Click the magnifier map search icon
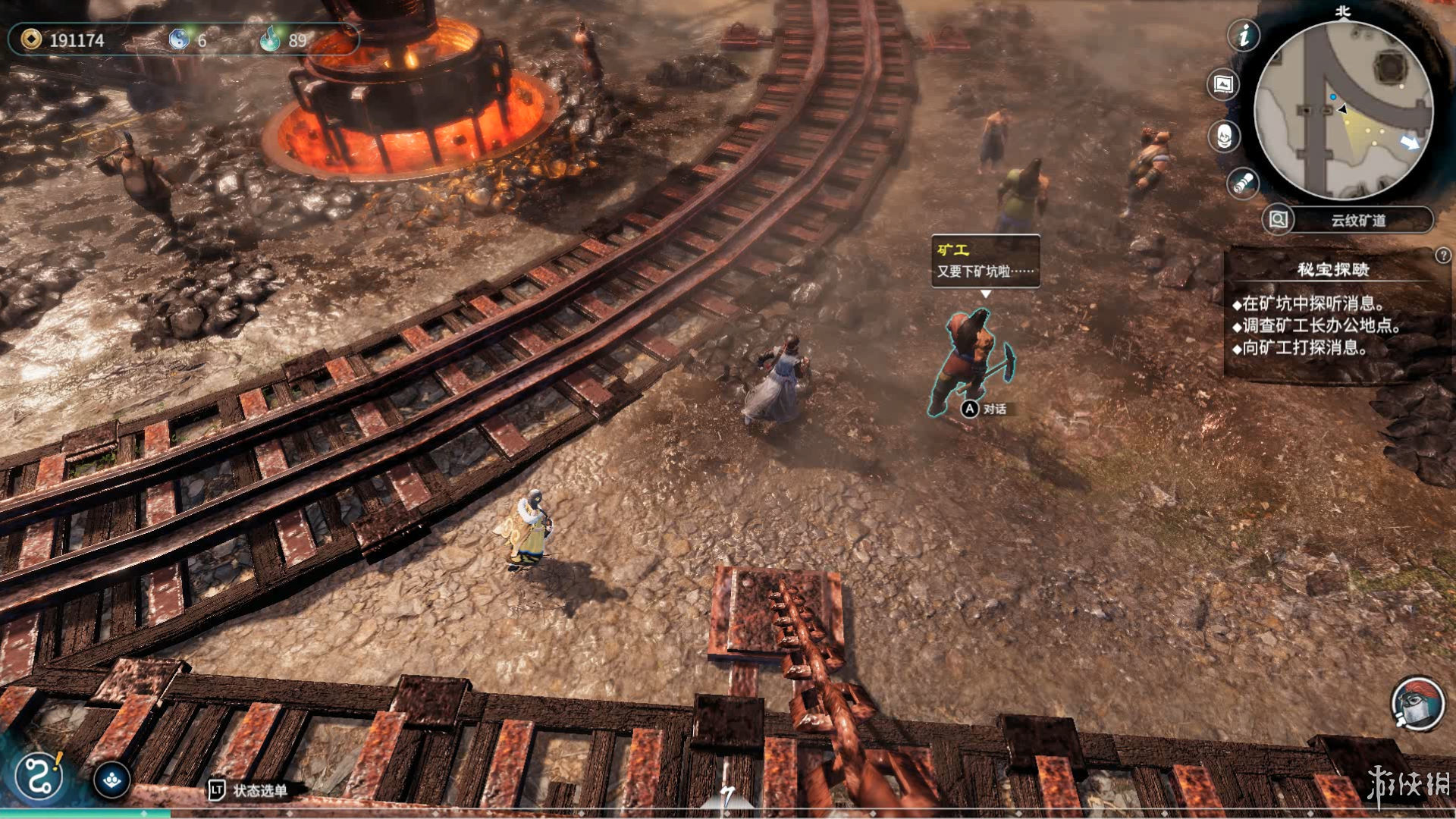This screenshot has width=1456, height=819. 1278,220
